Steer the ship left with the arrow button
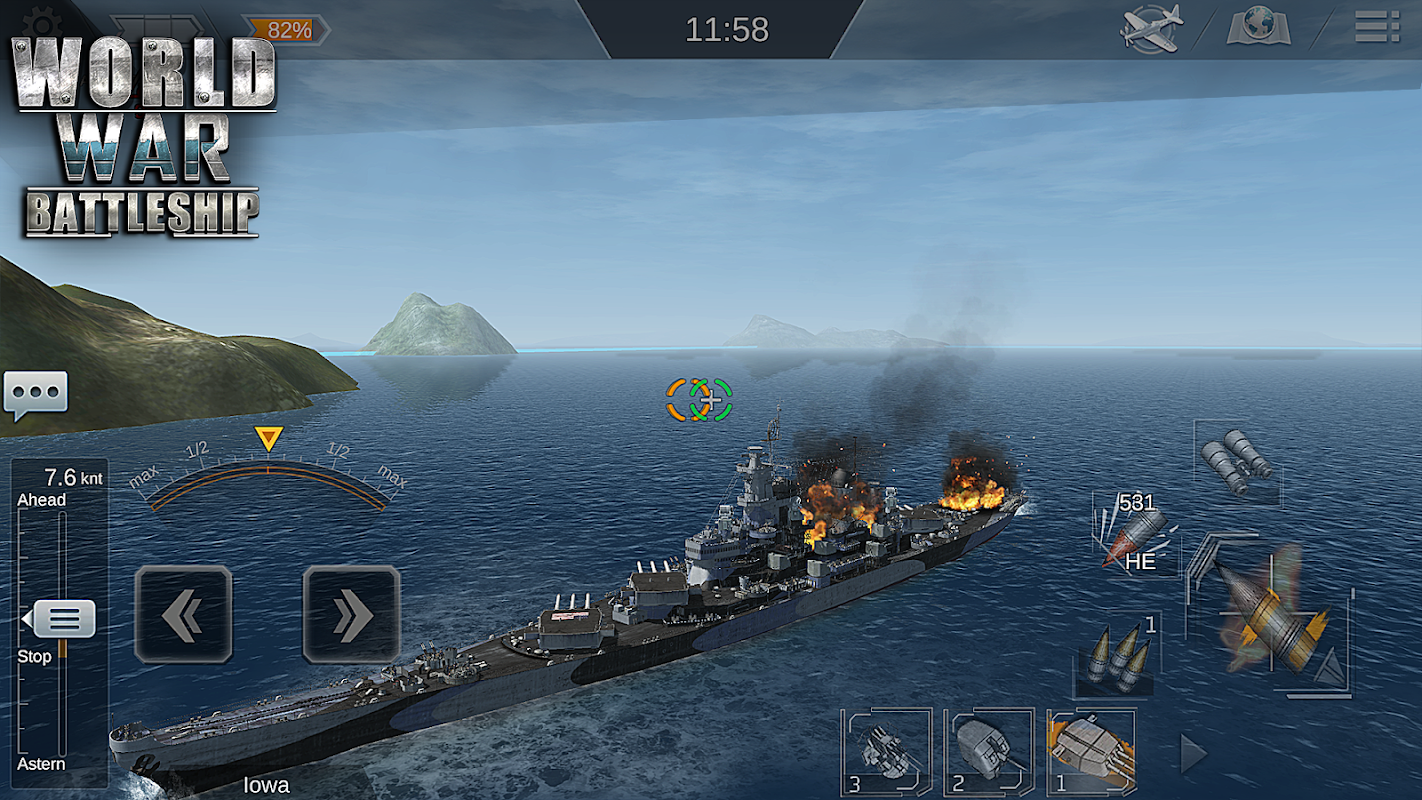The image size is (1422, 800). coord(183,614)
